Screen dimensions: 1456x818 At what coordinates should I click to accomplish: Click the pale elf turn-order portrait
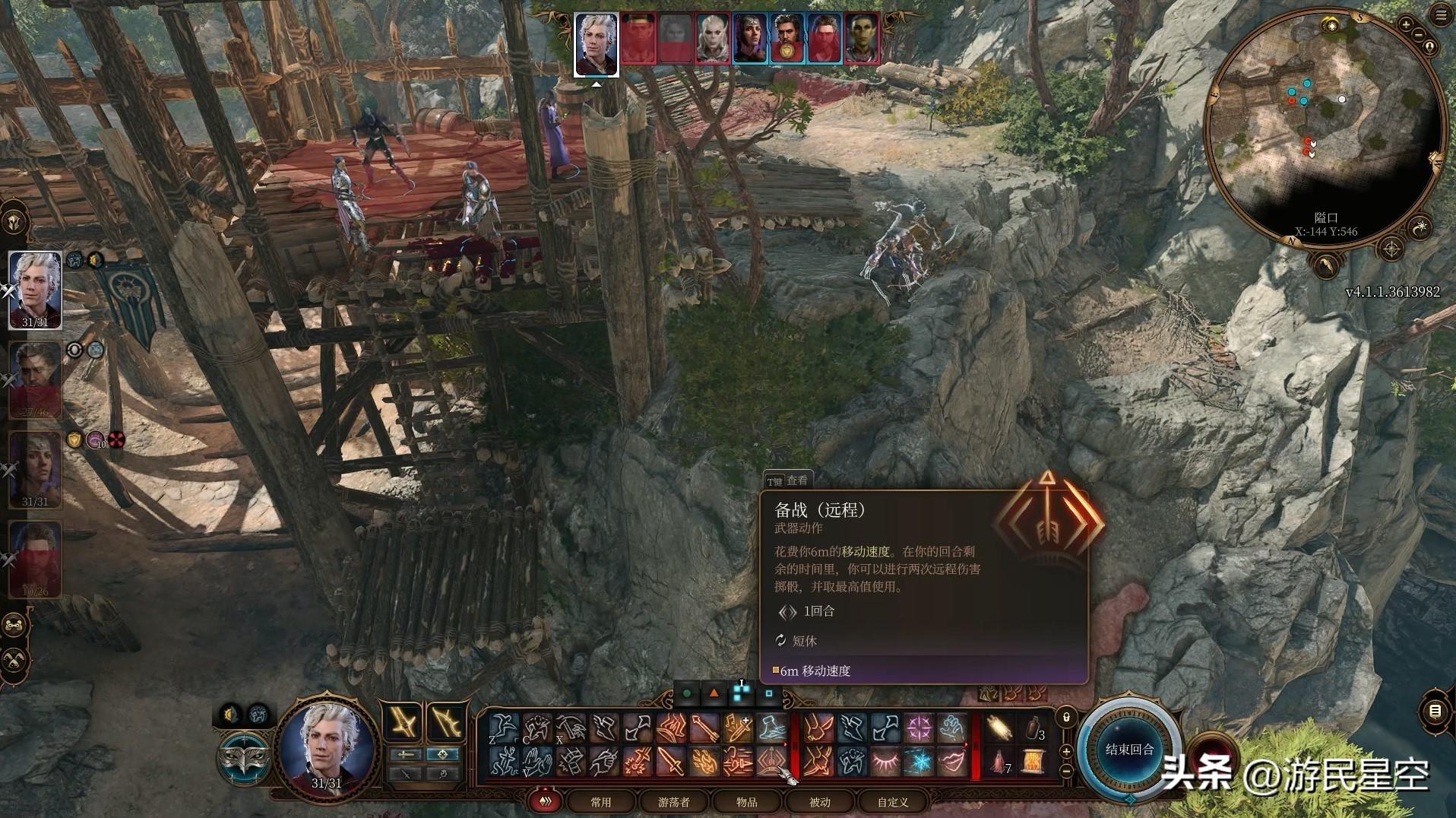point(713,38)
